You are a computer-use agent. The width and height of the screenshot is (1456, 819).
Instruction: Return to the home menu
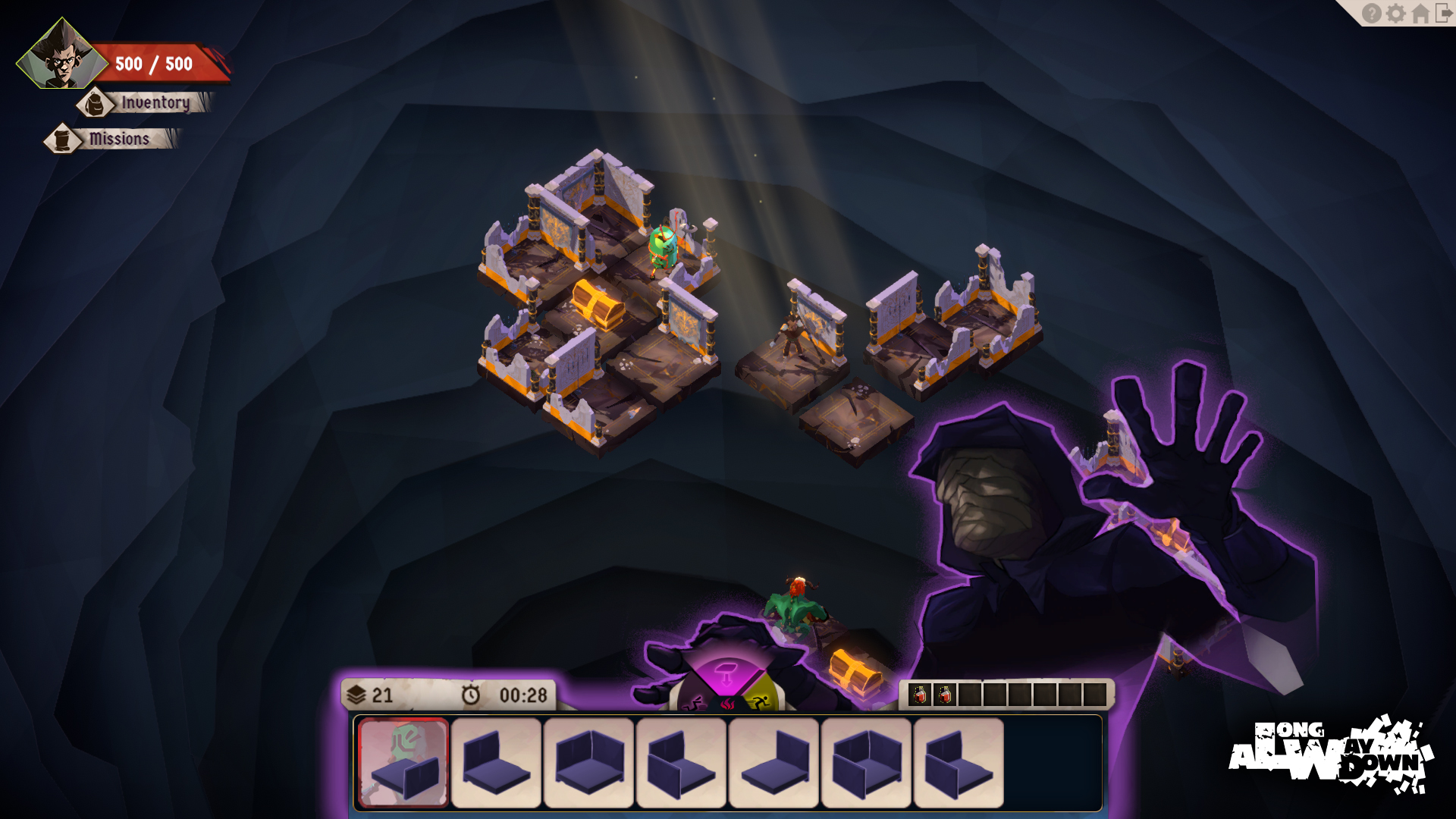pos(1420,14)
